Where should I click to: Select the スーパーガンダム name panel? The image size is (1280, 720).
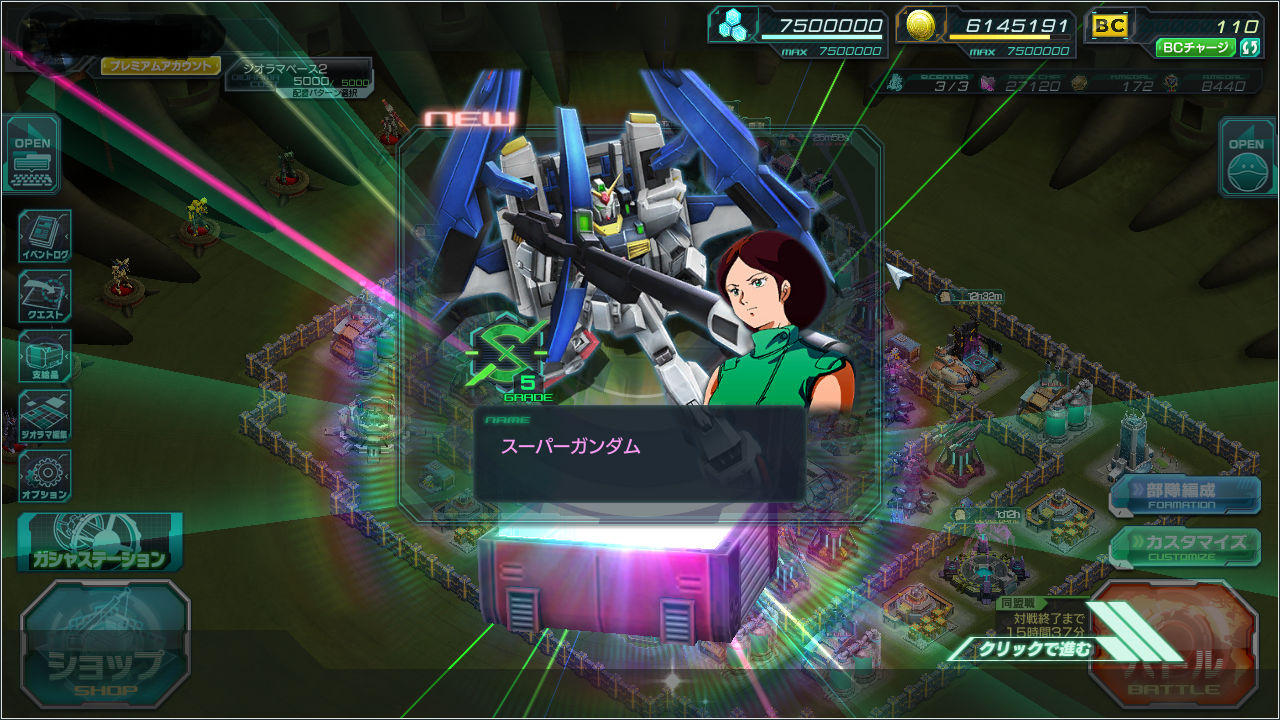tap(639, 453)
